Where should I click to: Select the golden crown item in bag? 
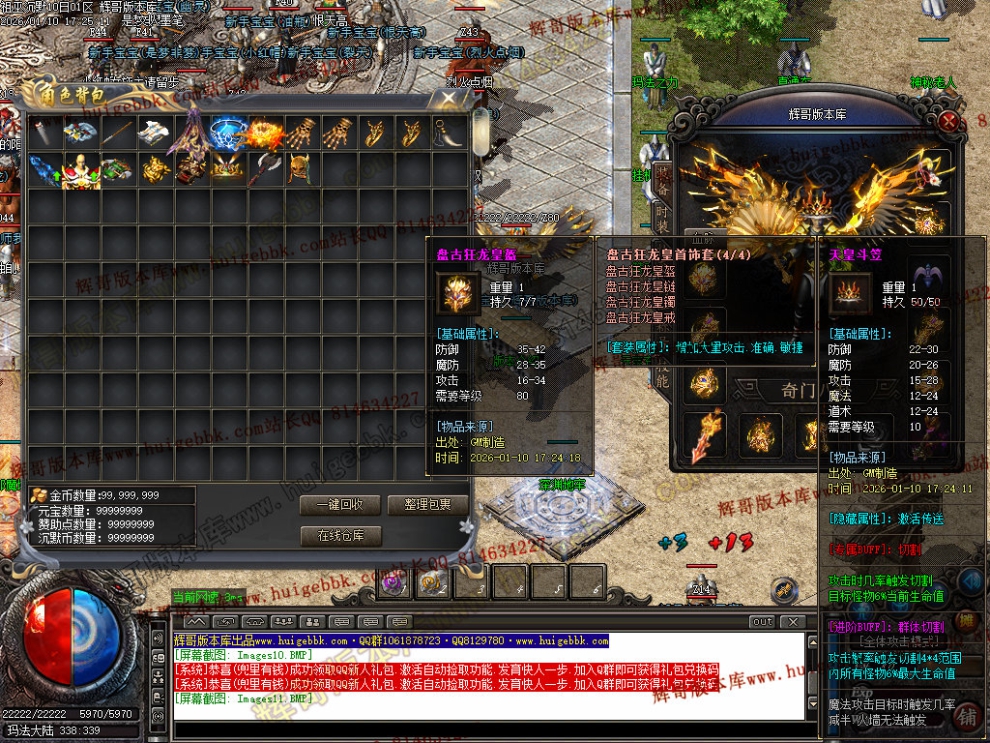228,168
